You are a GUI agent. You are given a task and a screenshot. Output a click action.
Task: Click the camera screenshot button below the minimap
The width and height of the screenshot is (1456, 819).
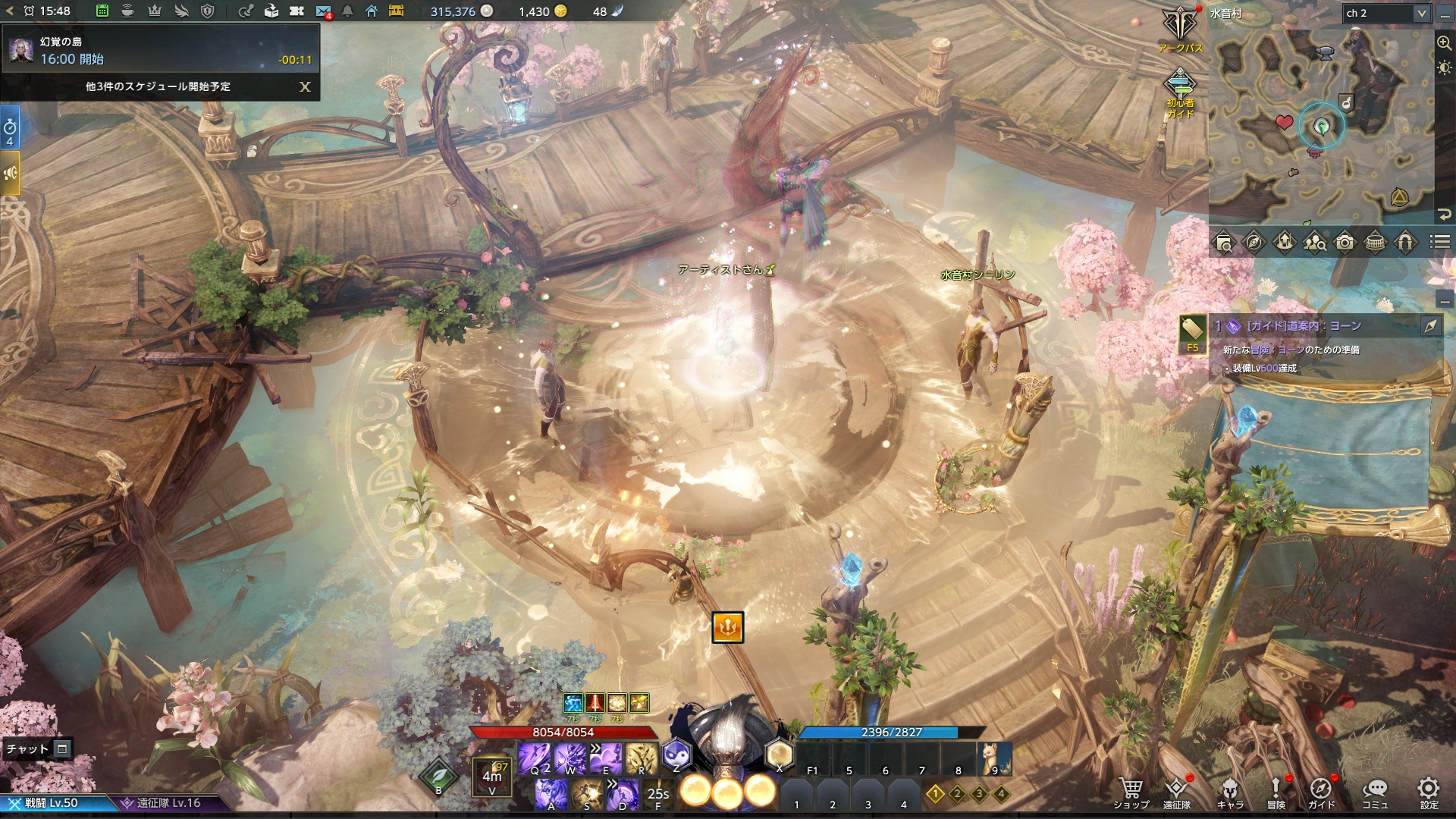tap(1345, 243)
